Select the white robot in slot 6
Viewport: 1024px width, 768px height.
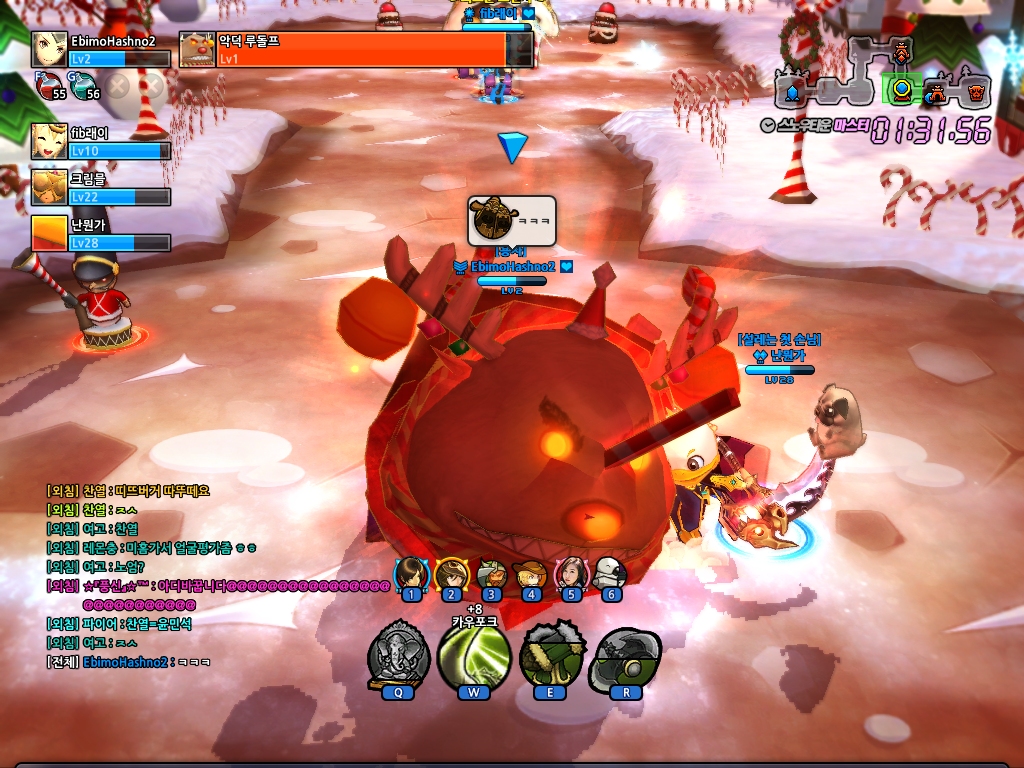(609, 575)
